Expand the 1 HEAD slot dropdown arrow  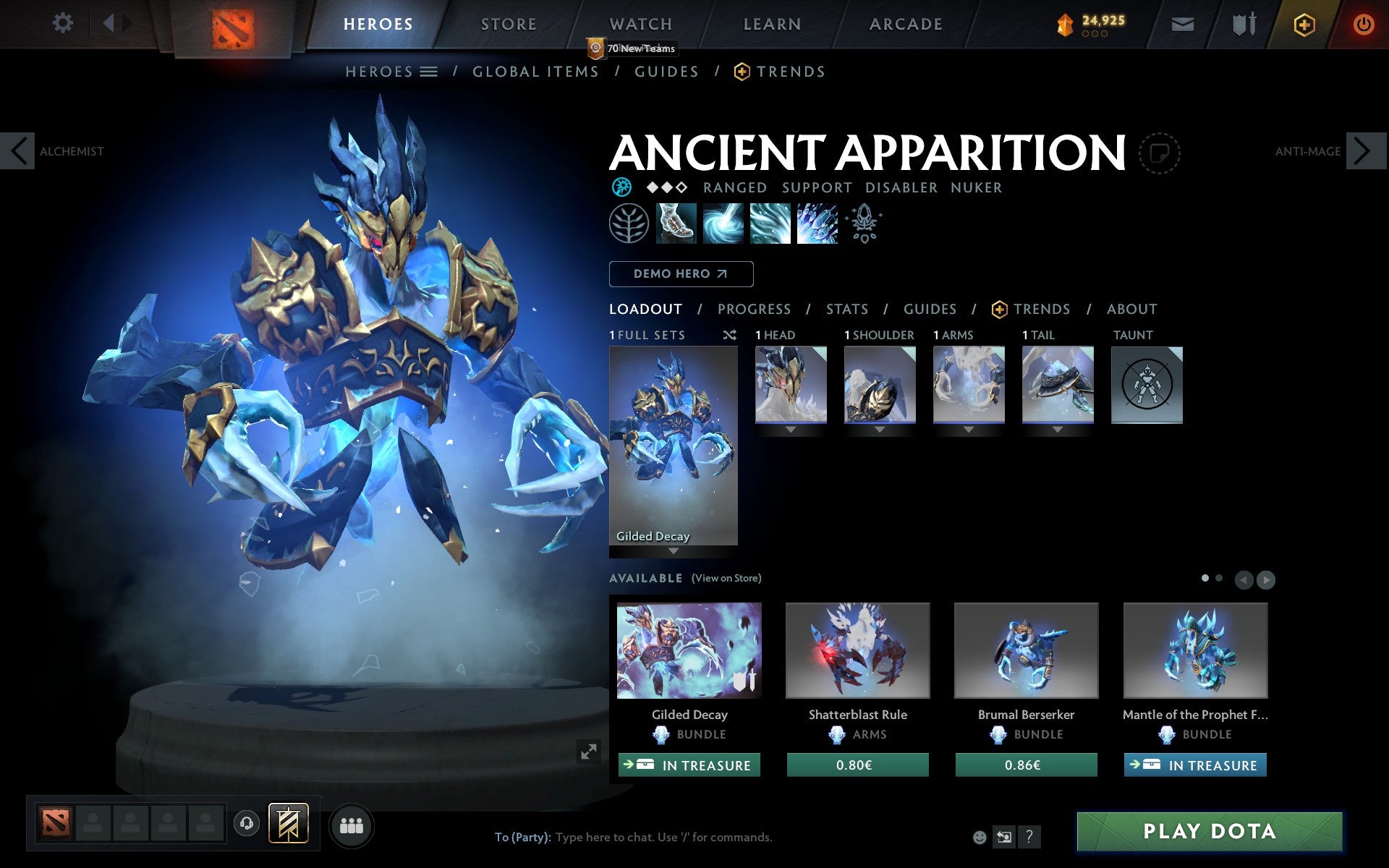(x=790, y=428)
